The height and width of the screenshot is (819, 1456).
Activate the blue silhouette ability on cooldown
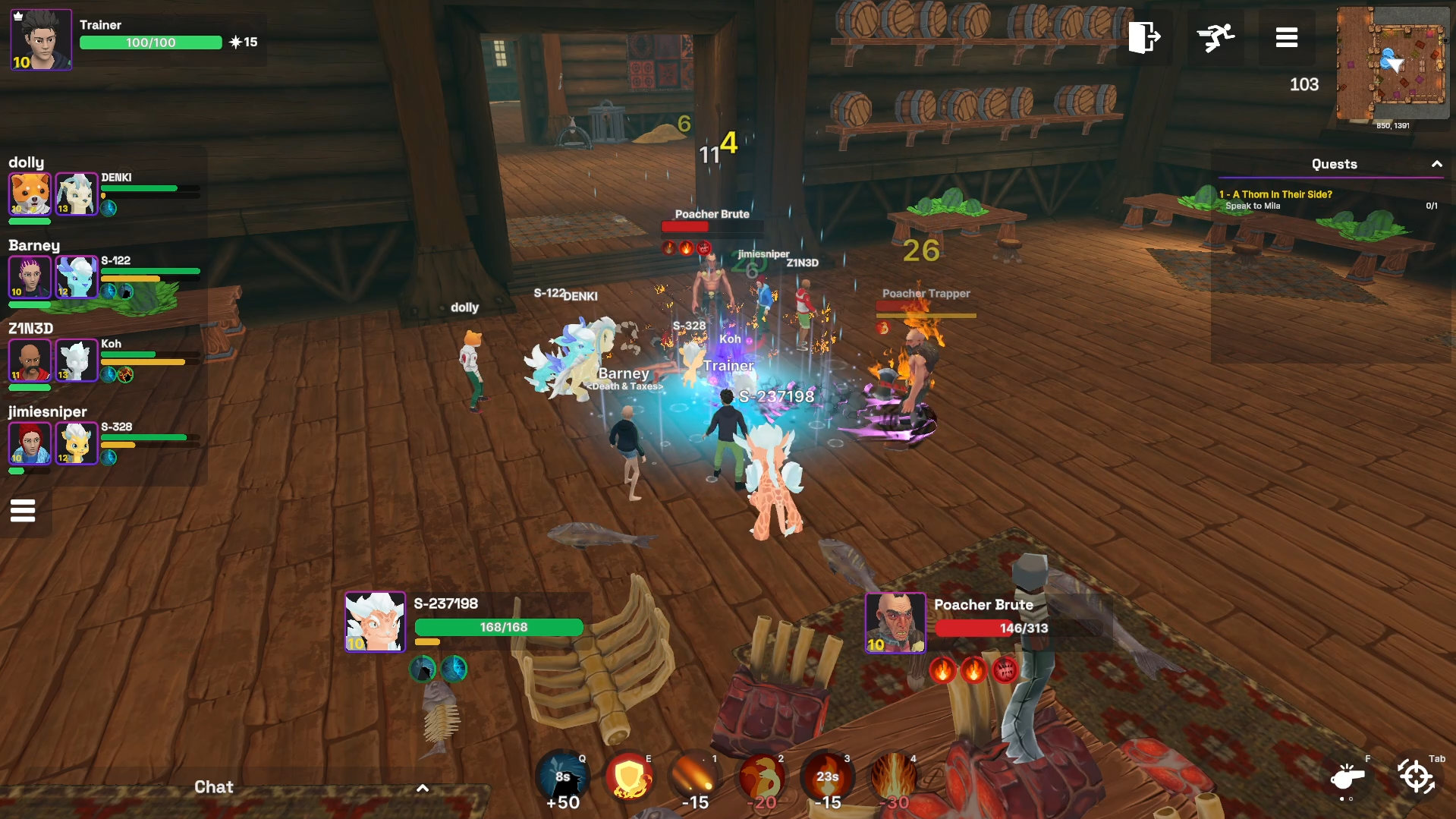[x=562, y=776]
